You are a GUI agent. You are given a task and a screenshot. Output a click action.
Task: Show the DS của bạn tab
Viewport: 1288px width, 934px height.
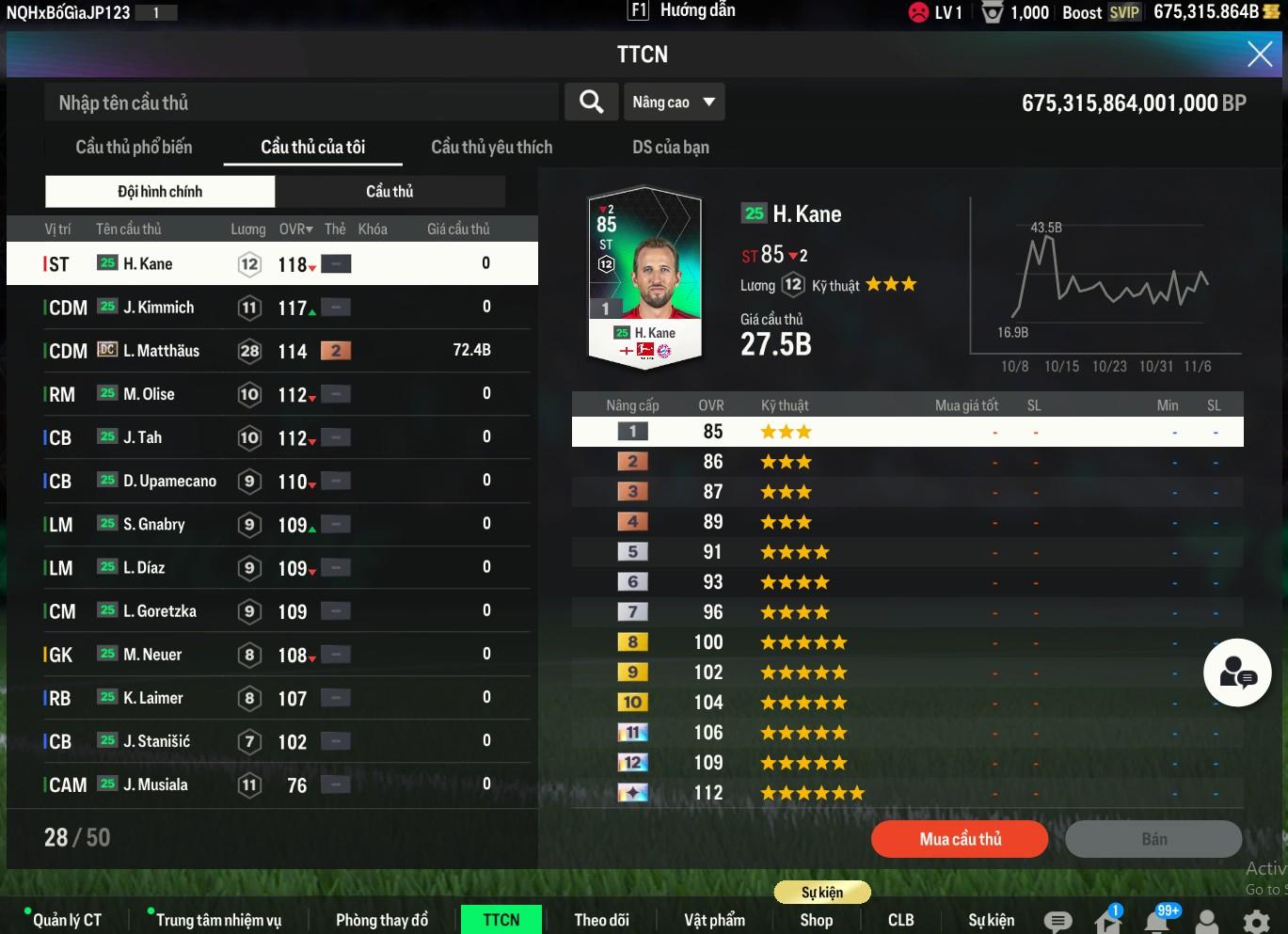pos(670,147)
